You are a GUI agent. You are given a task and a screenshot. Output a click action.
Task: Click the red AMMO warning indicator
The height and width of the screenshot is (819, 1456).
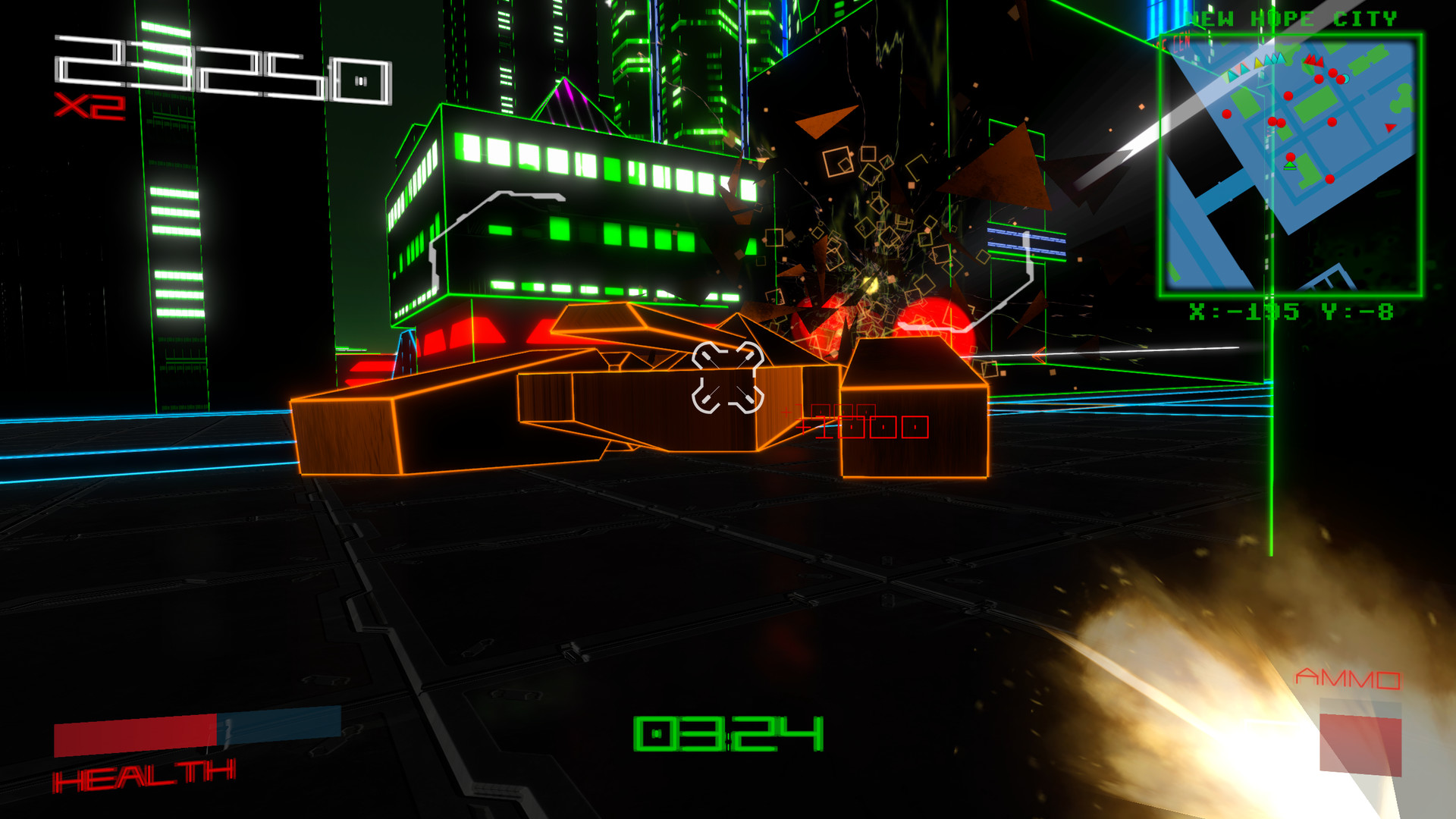coord(1350,677)
